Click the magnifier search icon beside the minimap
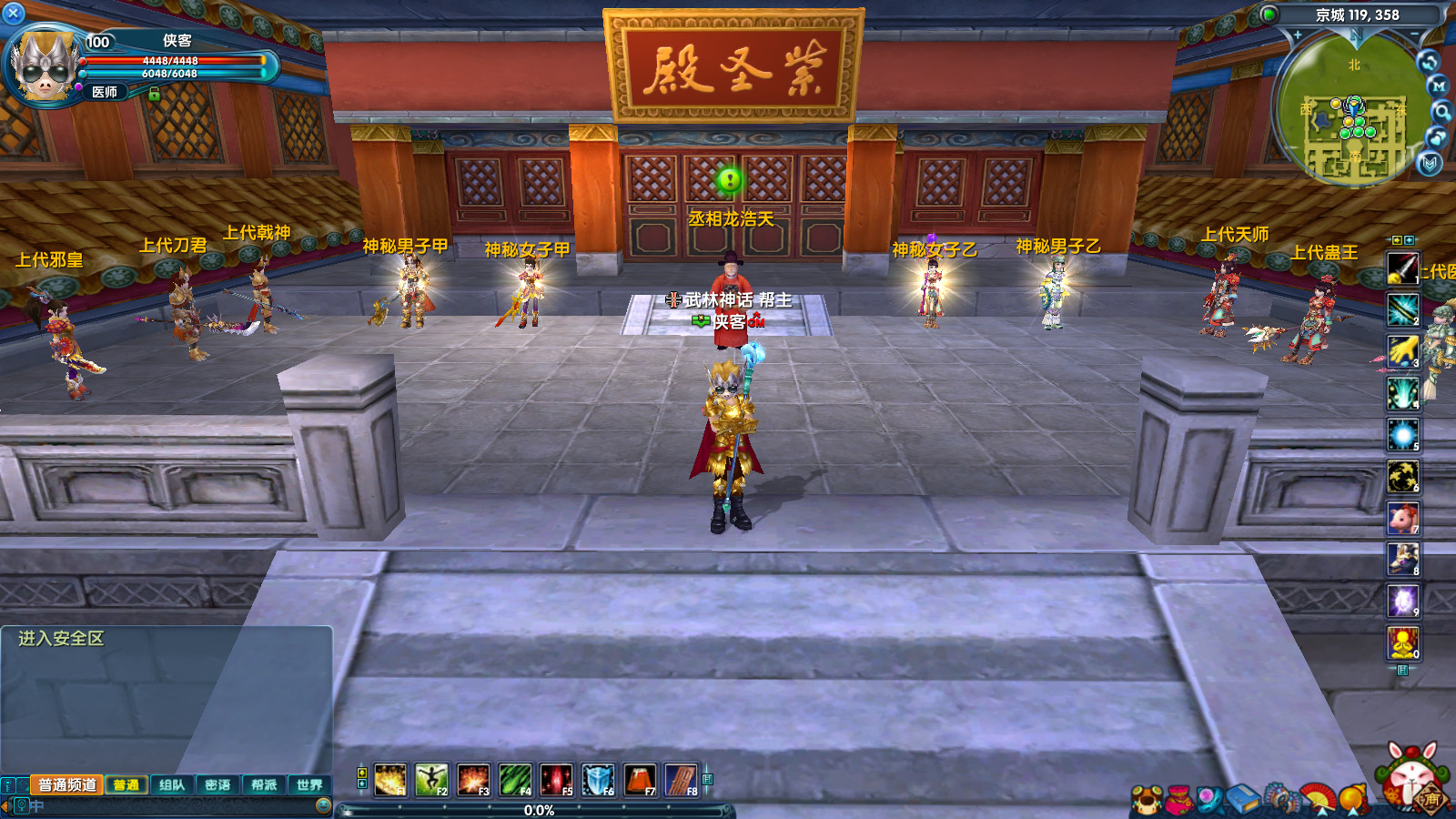Viewport: 1456px width, 819px height. click(x=1443, y=111)
